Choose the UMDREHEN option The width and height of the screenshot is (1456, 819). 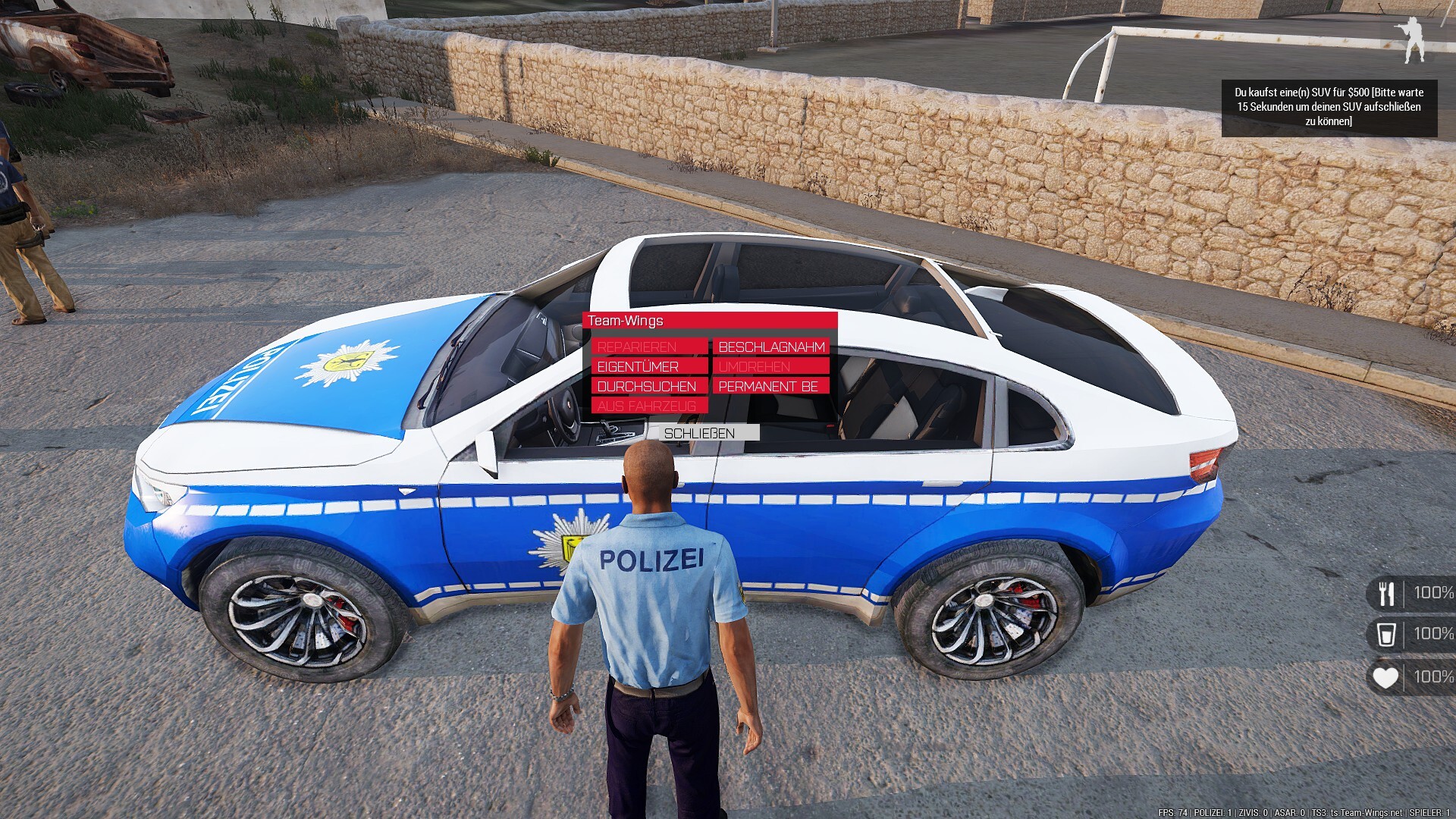pyautogui.click(x=770, y=366)
